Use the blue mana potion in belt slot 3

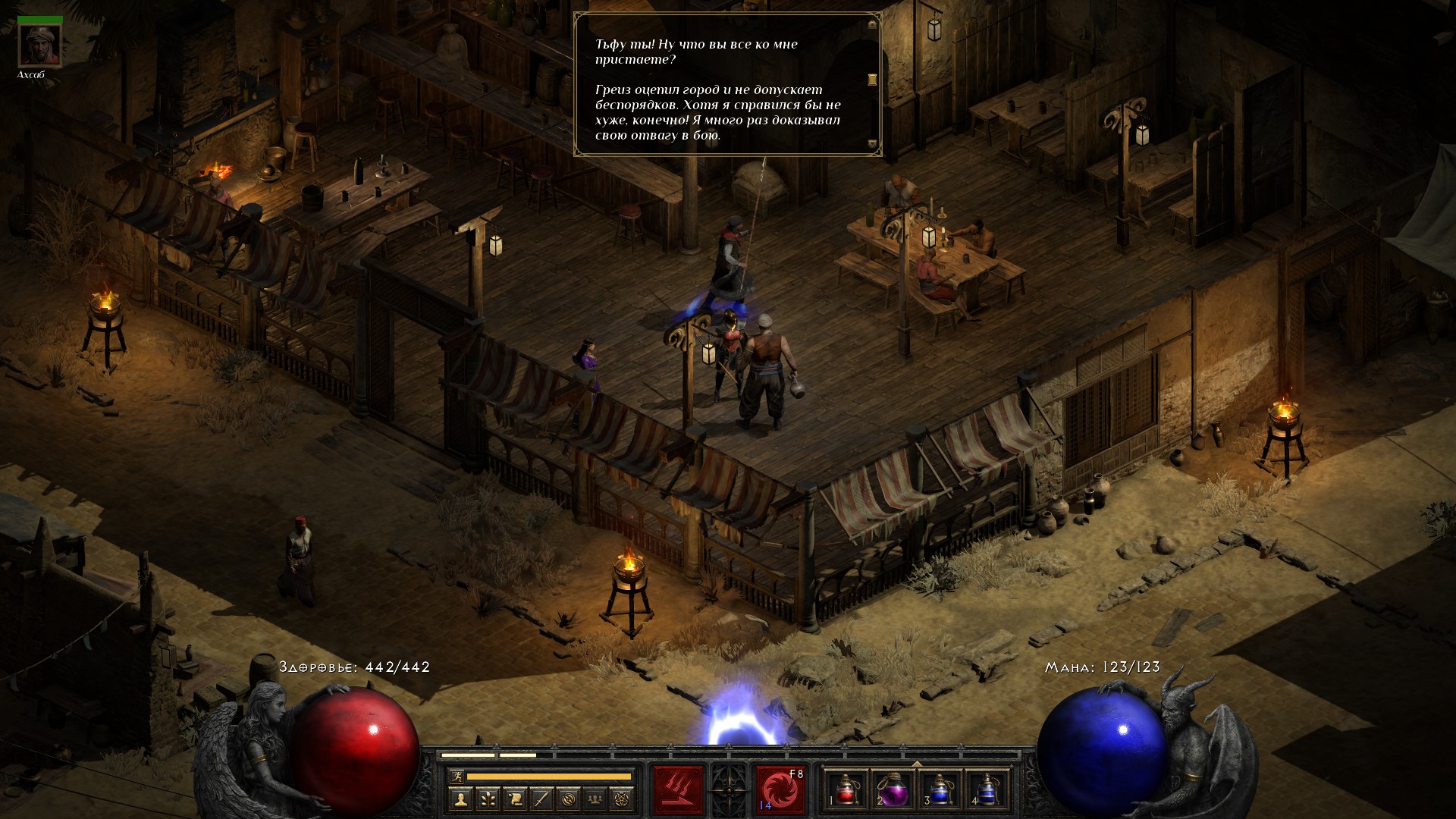tap(939, 789)
